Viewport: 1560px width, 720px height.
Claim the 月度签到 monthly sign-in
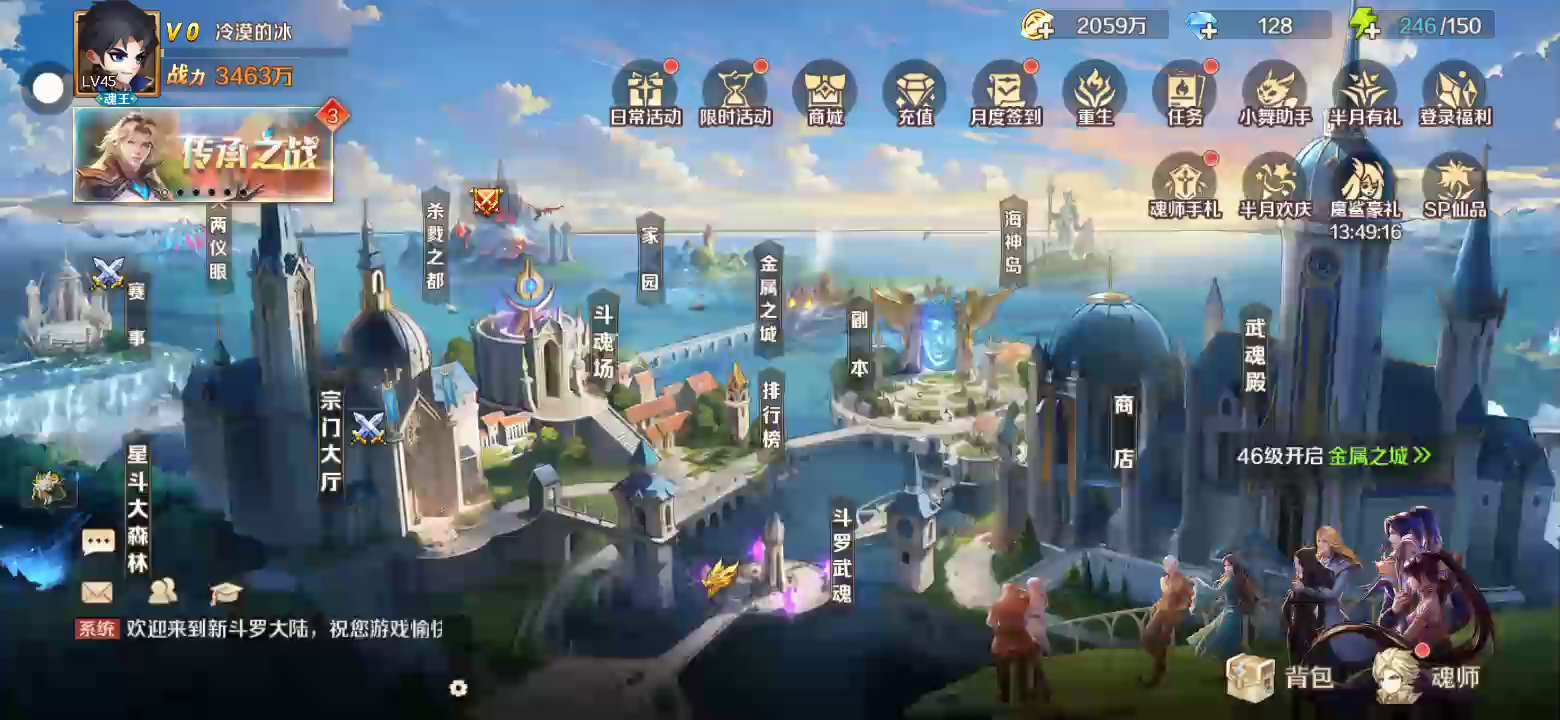pos(1005,92)
